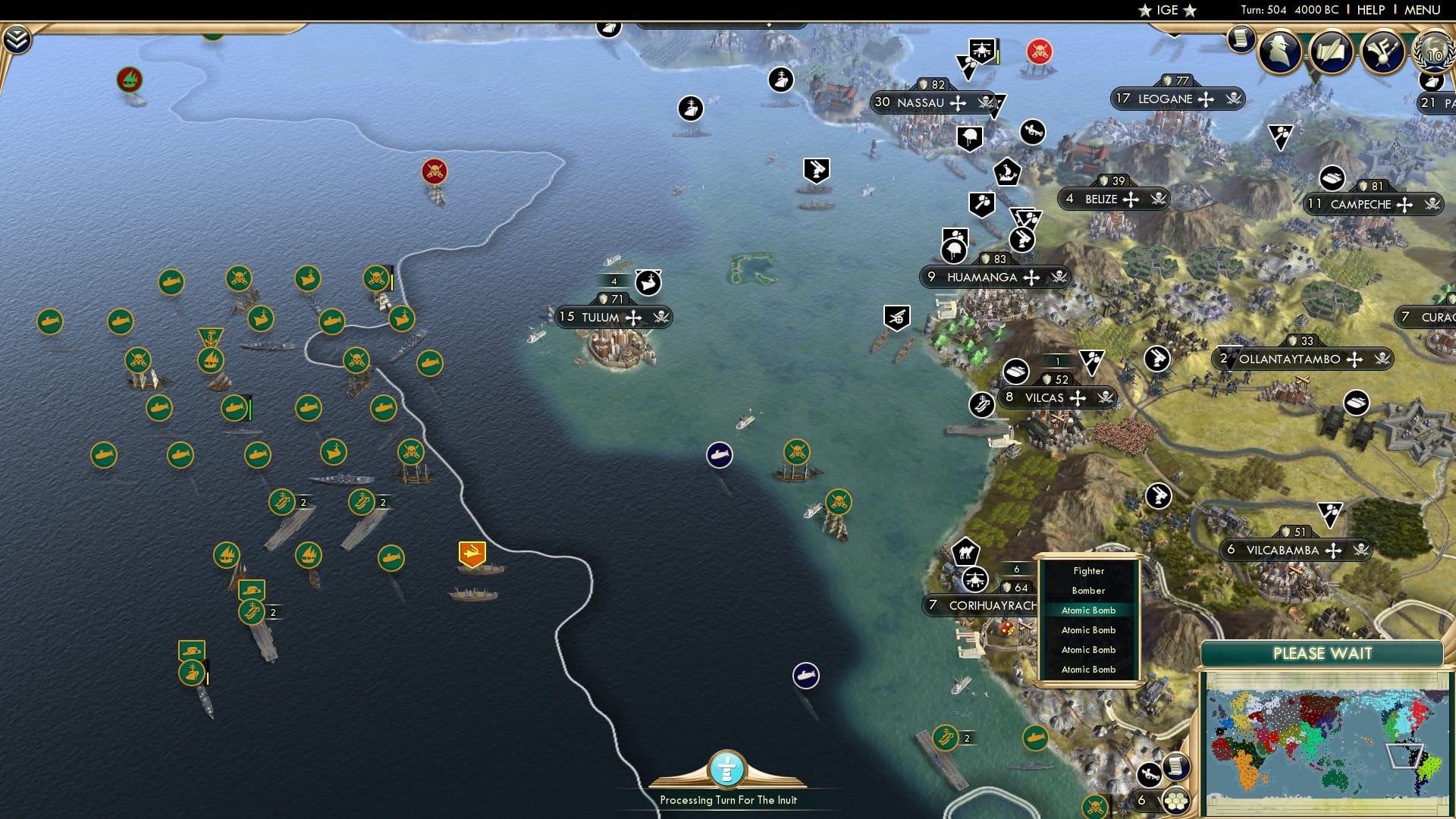Image resolution: width=1456 pixels, height=819 pixels.
Task: Expand Tulum's stacked unit count of 4
Action: (x=613, y=280)
